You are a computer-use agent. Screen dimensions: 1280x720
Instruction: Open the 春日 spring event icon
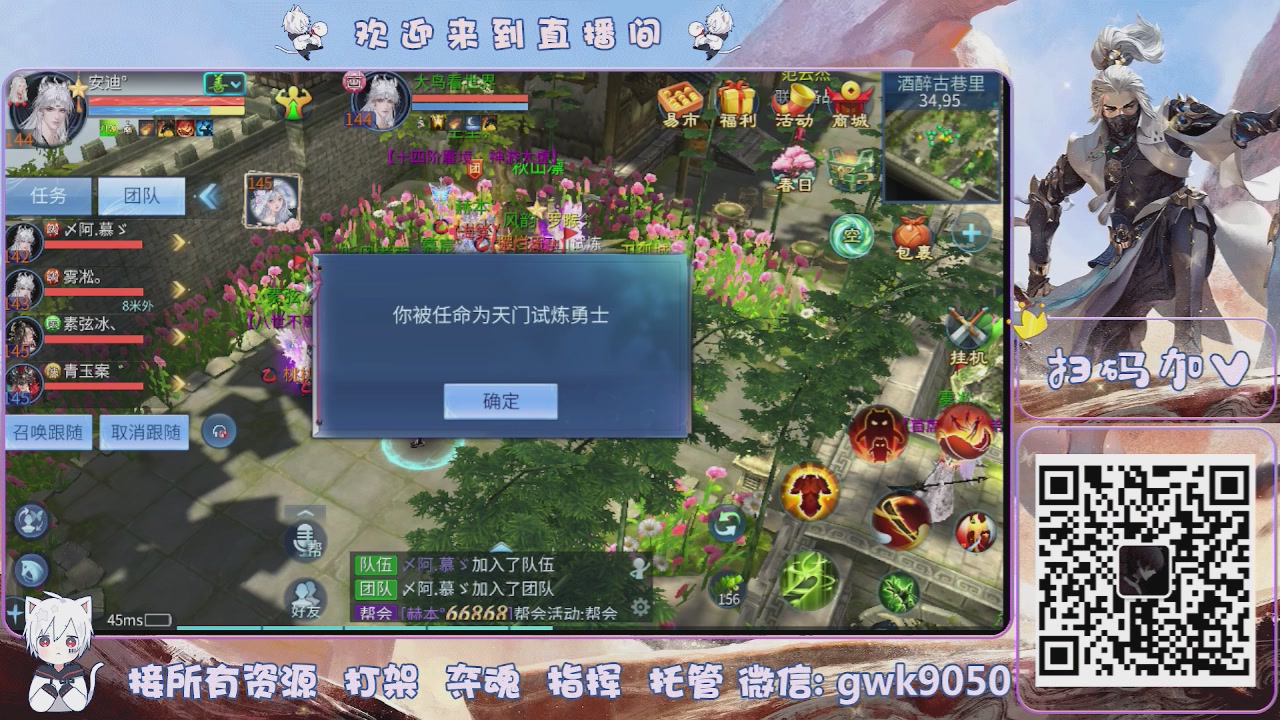tap(792, 165)
